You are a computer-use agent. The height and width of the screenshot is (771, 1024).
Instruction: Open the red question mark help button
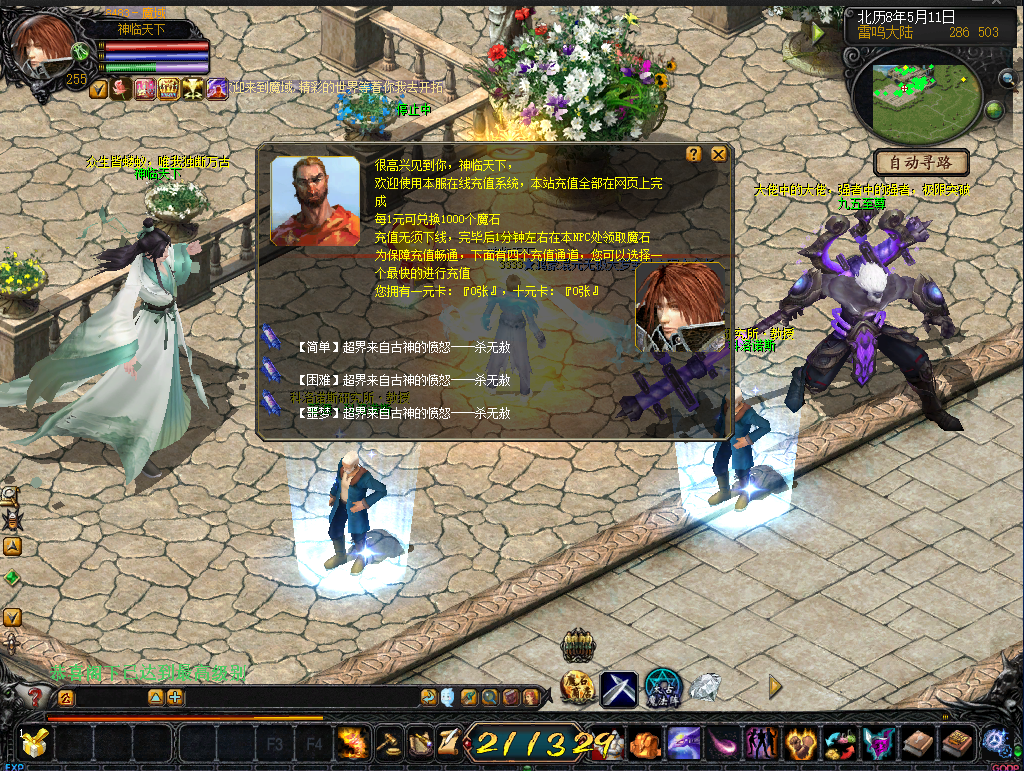click(x=34, y=696)
